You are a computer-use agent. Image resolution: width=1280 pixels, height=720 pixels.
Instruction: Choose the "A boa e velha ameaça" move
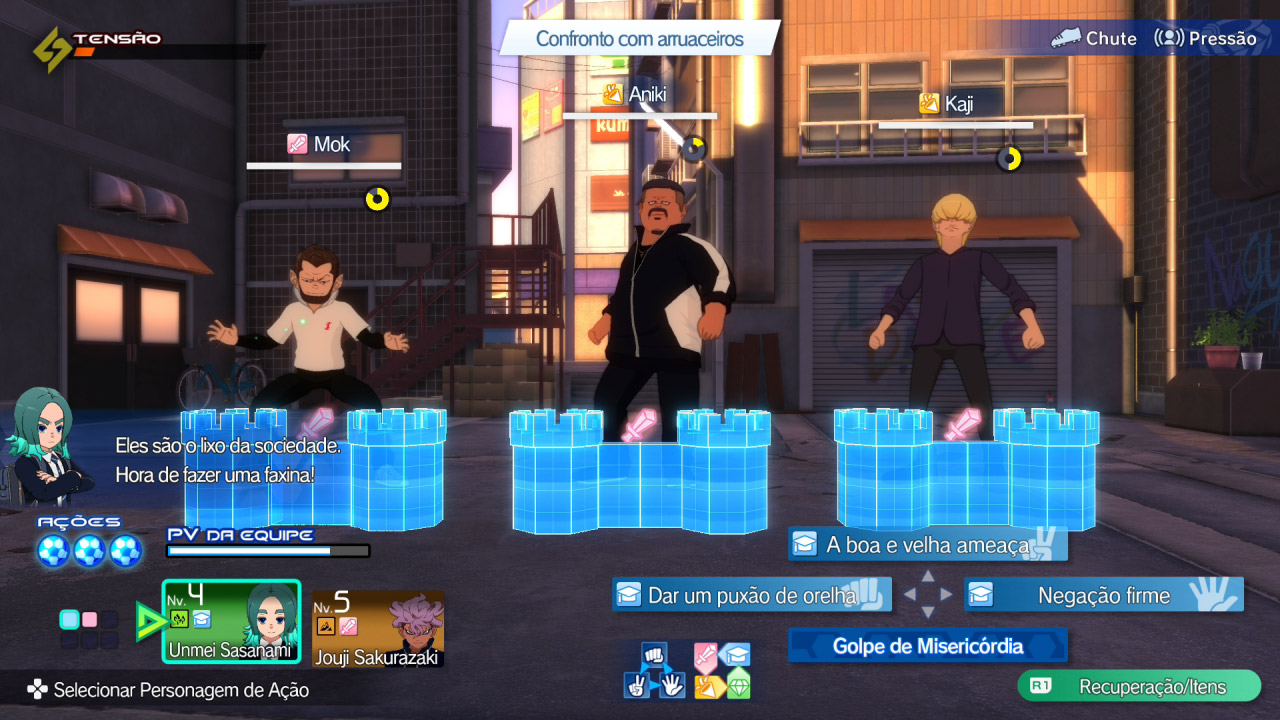[927, 545]
